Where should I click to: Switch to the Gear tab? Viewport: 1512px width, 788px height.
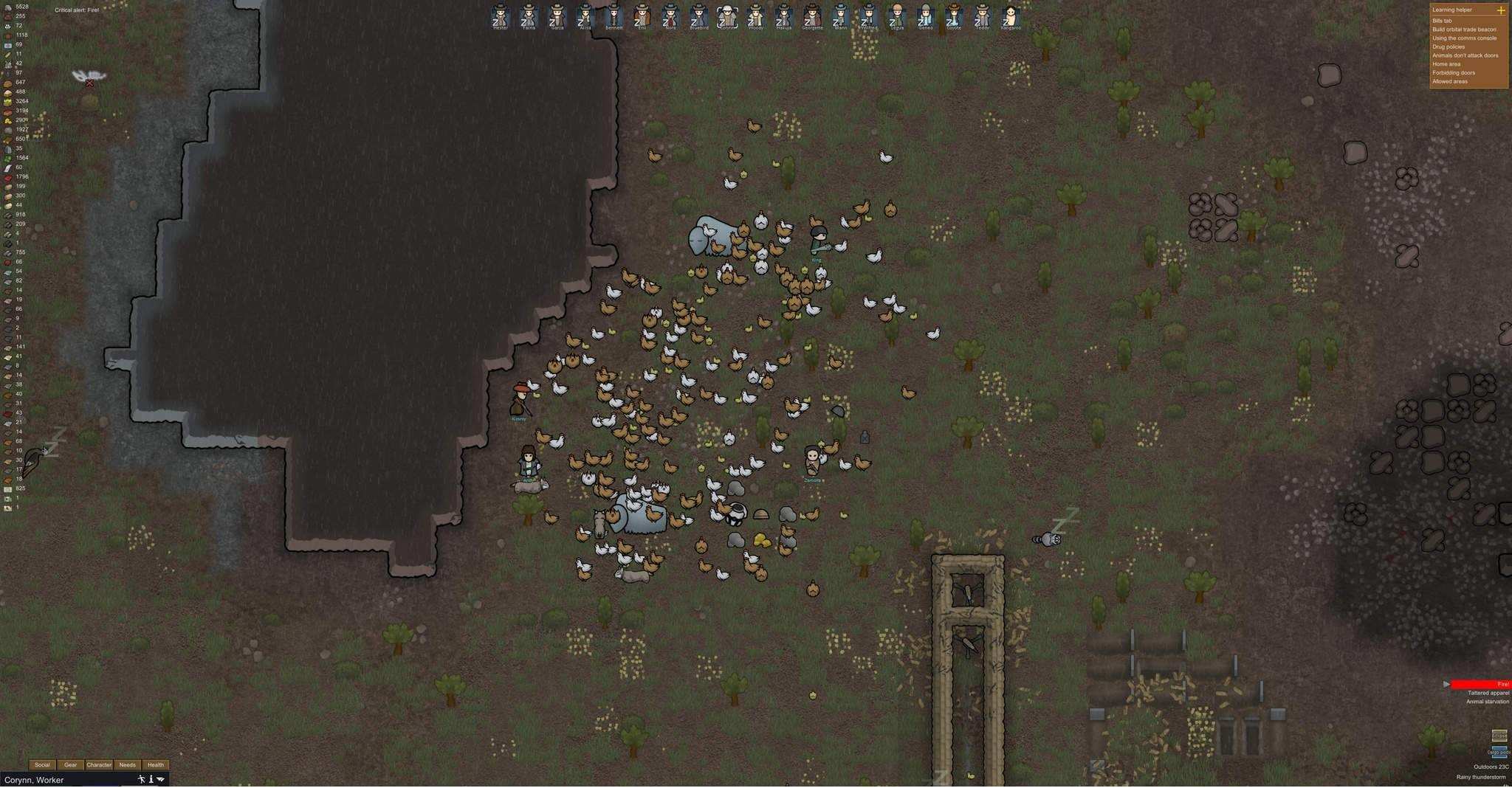pyautogui.click(x=70, y=765)
